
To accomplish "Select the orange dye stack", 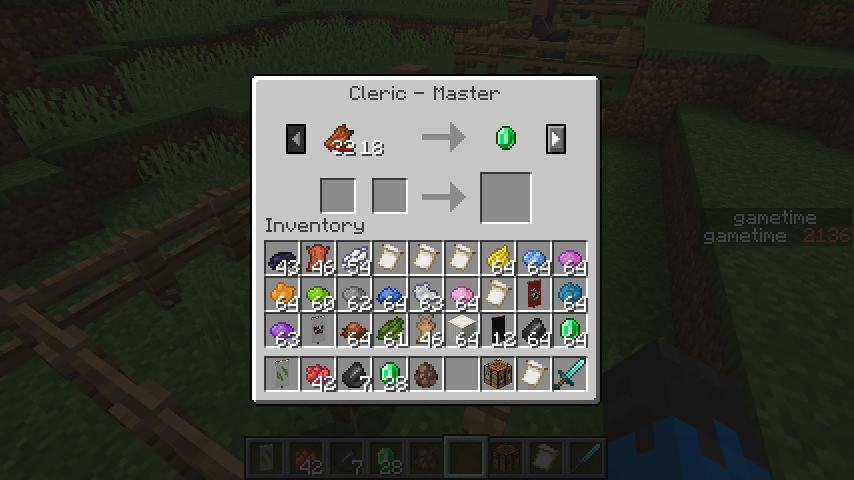I will click(282, 295).
